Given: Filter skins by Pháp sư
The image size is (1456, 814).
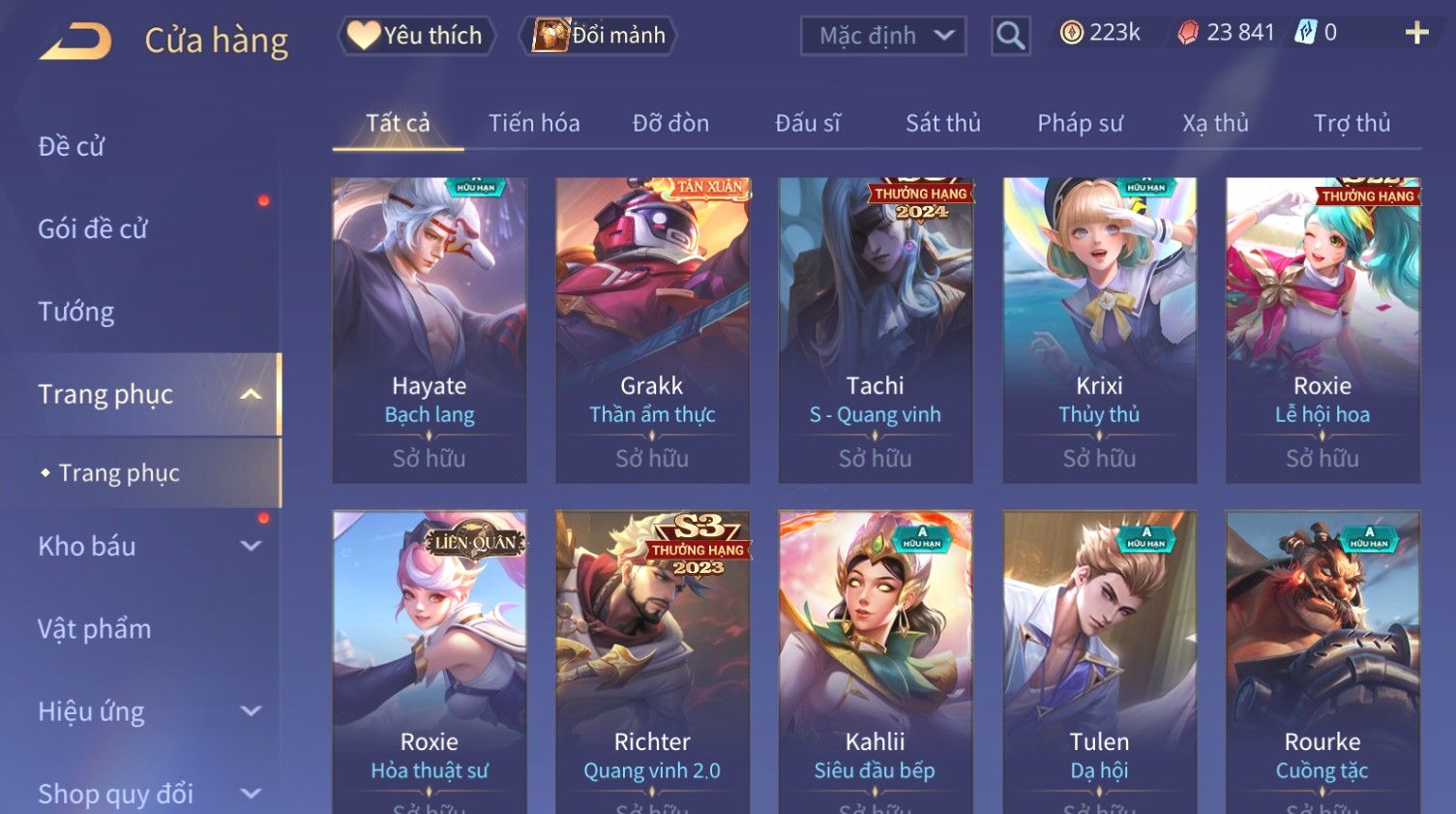Looking at the screenshot, I should (x=1080, y=123).
